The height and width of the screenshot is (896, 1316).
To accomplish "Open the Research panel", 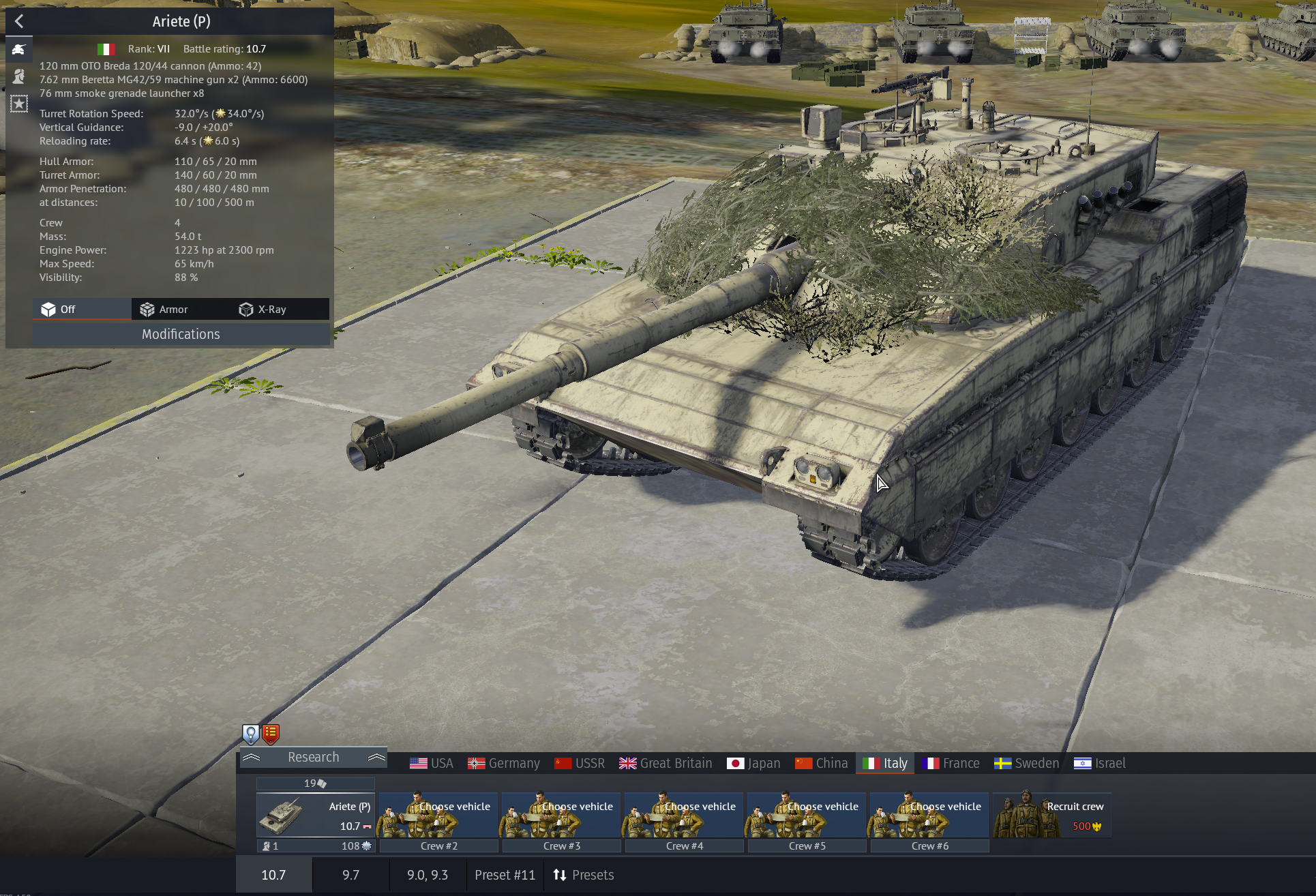I will tap(313, 757).
